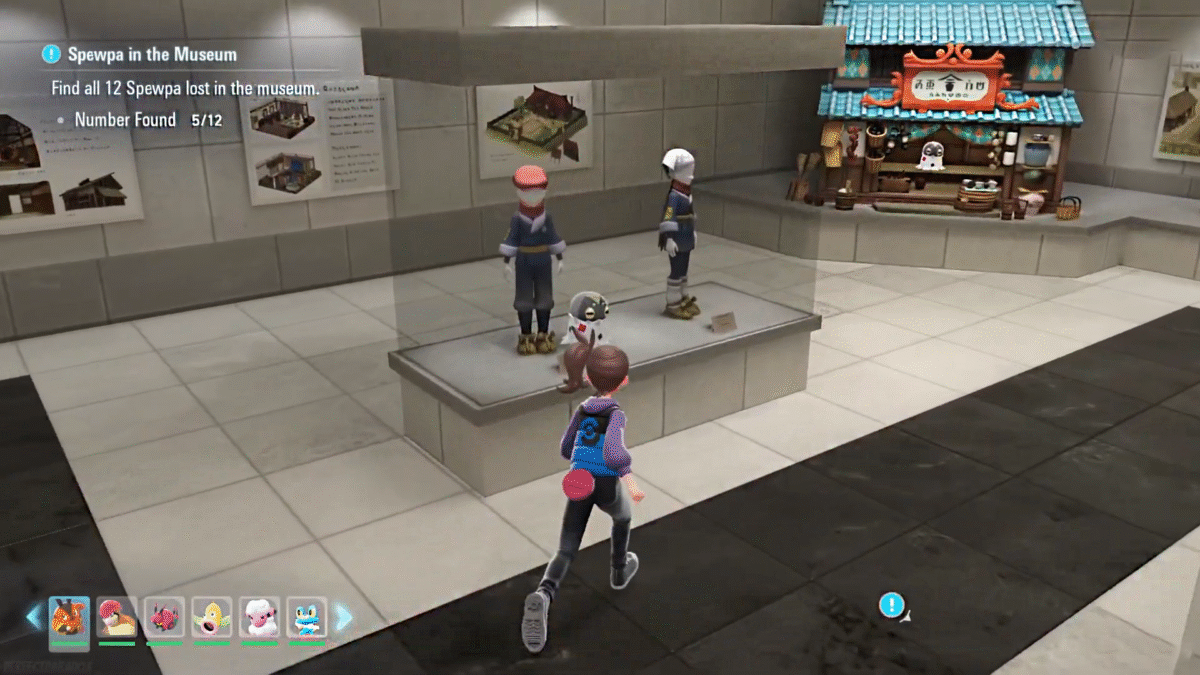The width and height of the screenshot is (1200, 675).
Task: Pick the yellow Weepinbell party slot
Action: click(x=212, y=617)
